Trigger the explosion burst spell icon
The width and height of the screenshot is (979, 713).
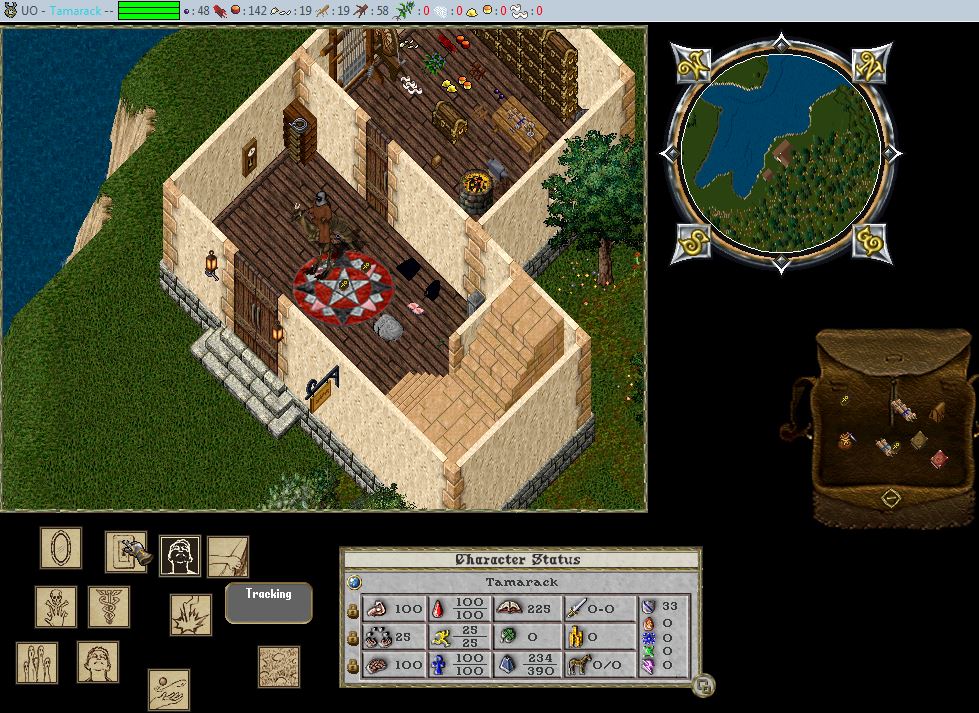pyautogui.click(x=190, y=615)
